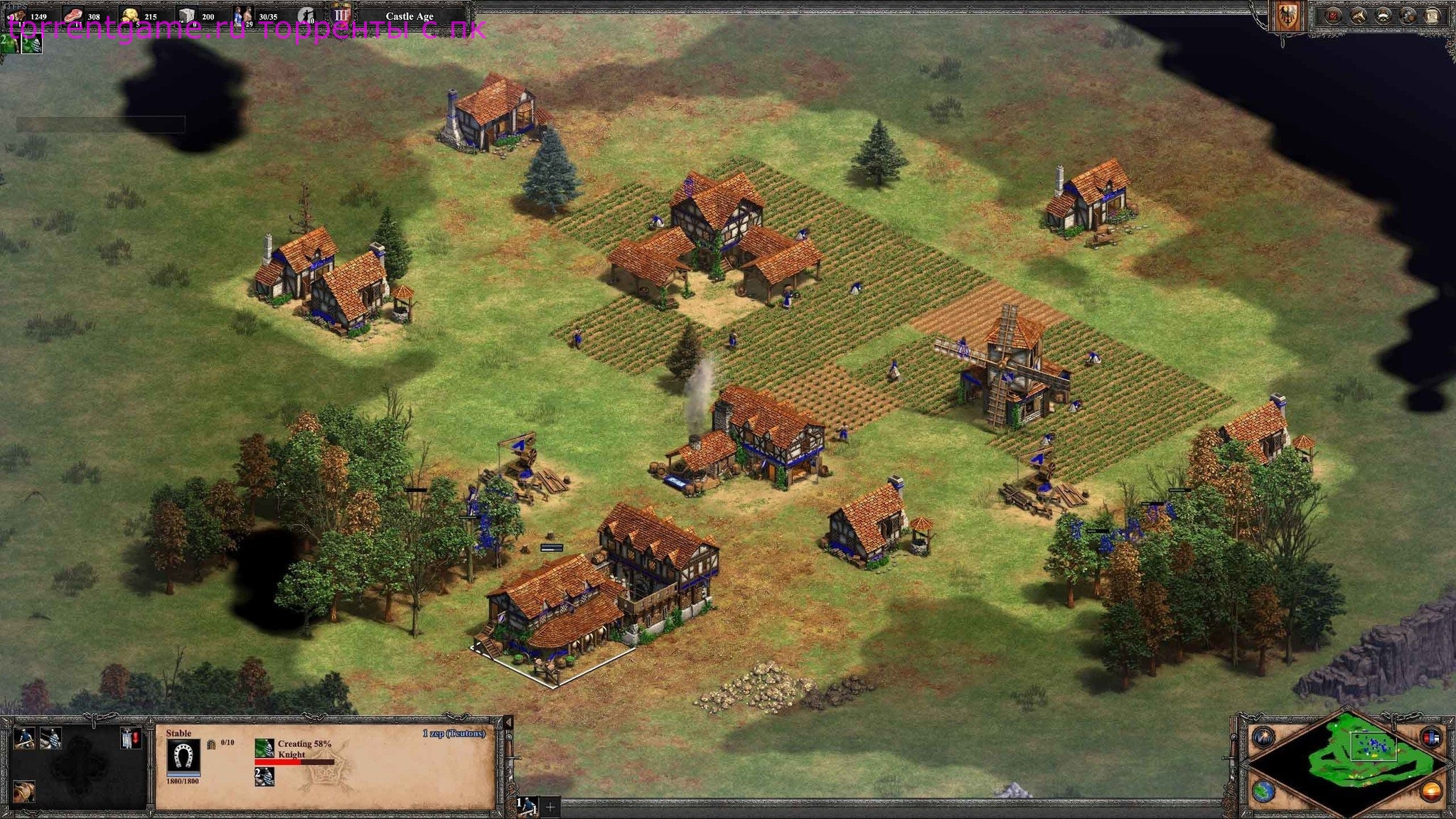Remove the queued Knight stack marked 2
Viewport: 1456px width, 819px height.
(264, 776)
